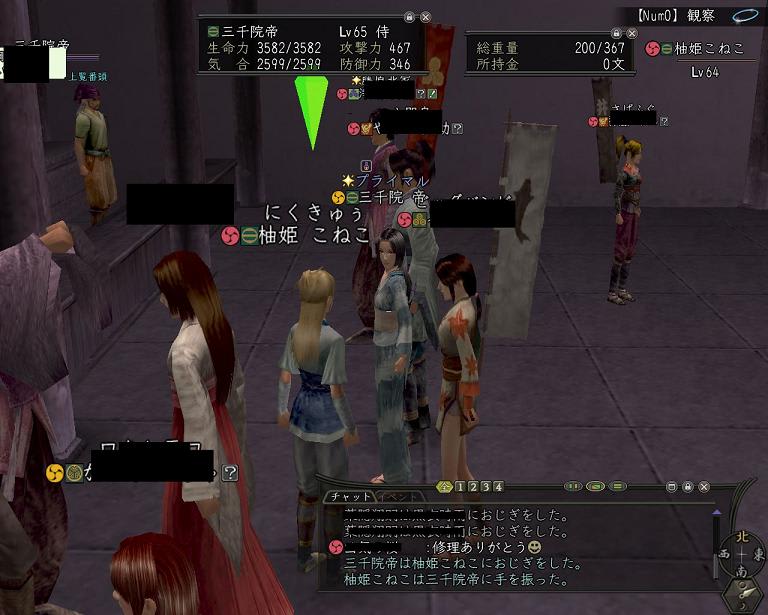Screen dimensions: 768x615
Task: Click the chat scrollbar
Action: (x=716, y=545)
